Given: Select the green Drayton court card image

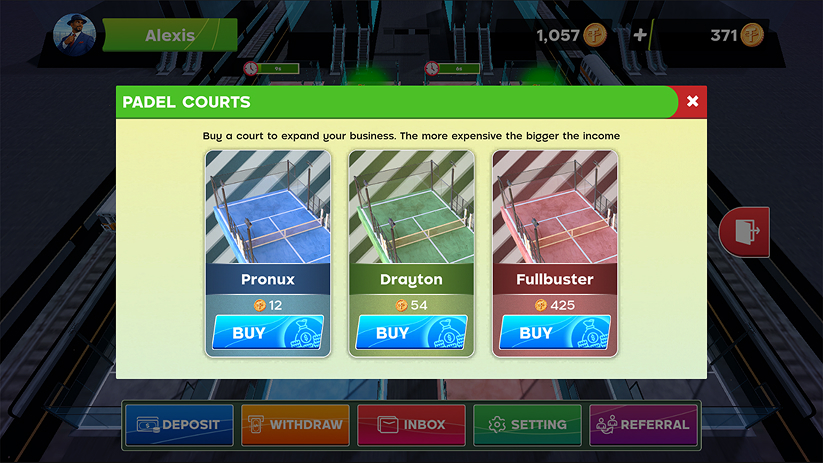Looking at the screenshot, I should (411, 207).
